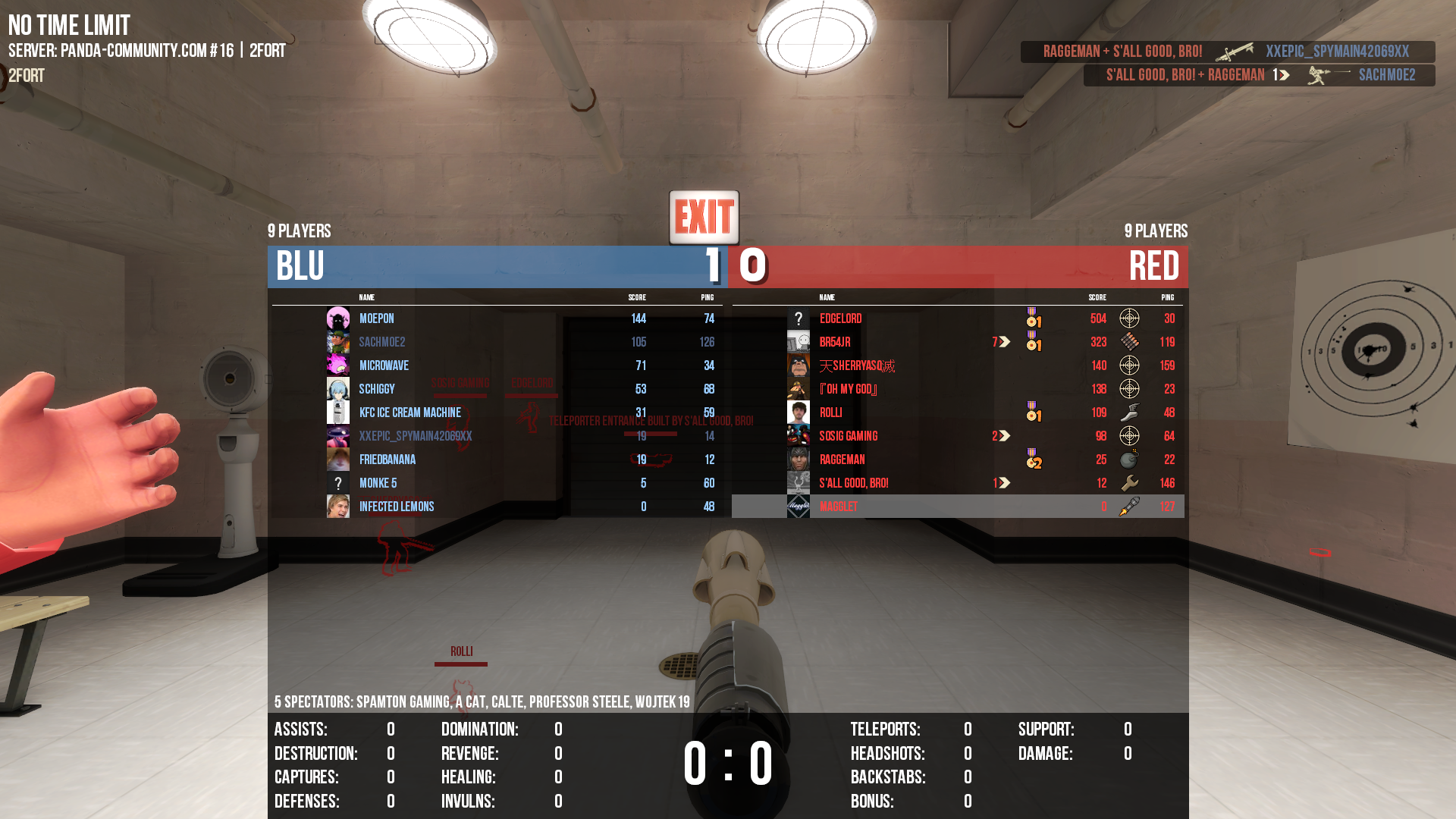Click Moepon's pink avatar thumbnail

pos(338,318)
